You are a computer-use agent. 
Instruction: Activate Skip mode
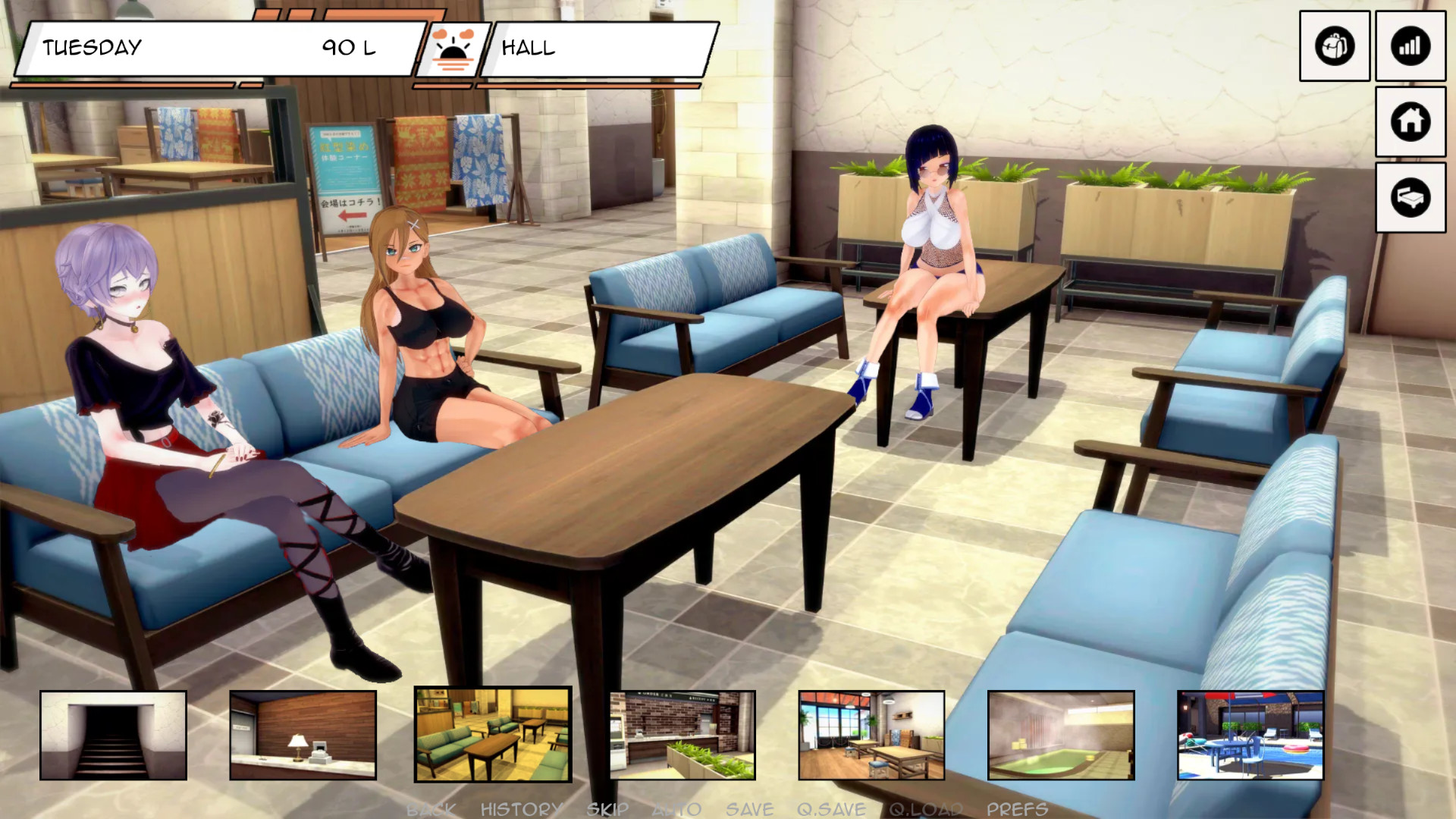(607, 809)
